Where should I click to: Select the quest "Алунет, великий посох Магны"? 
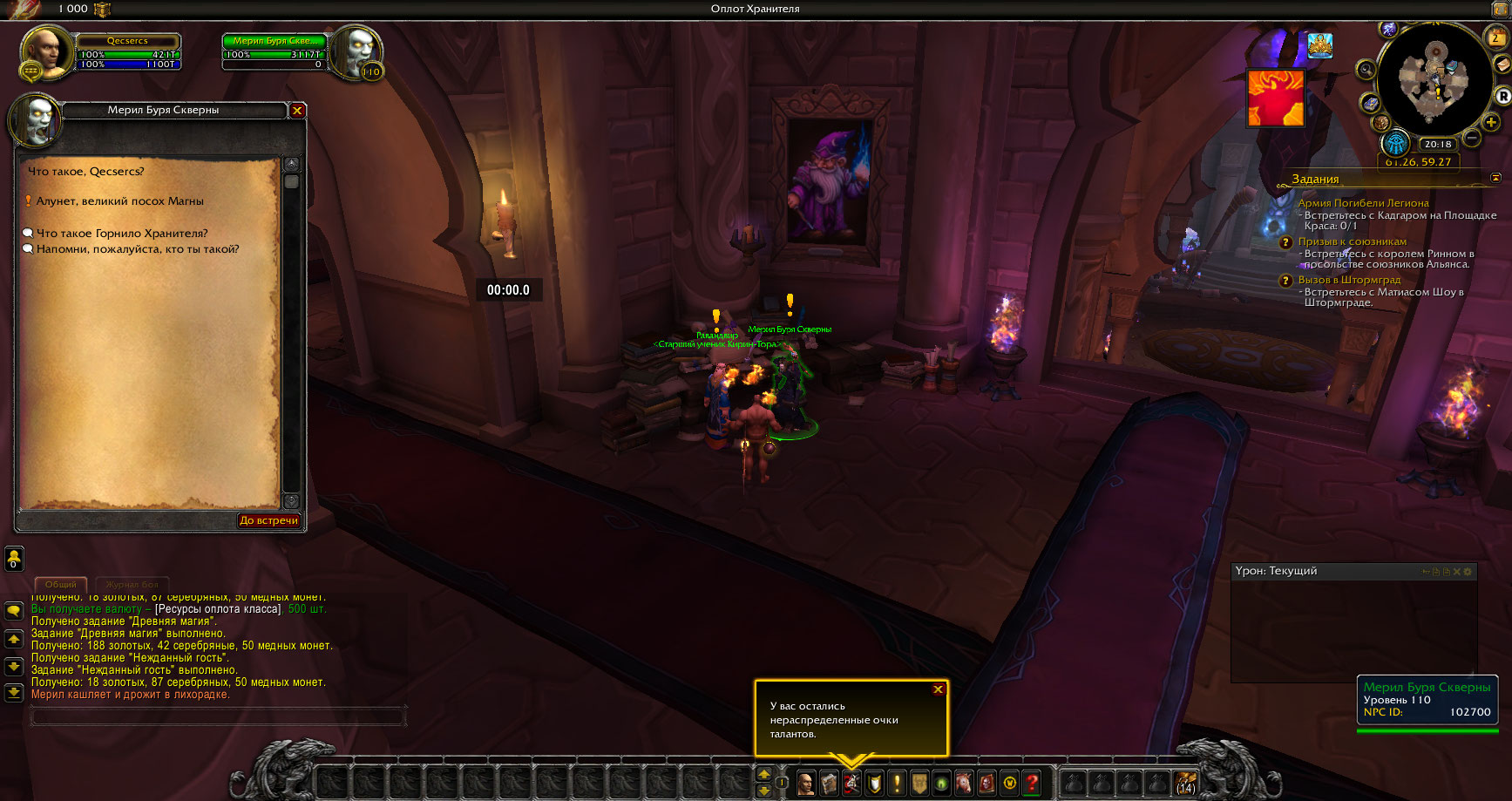click(119, 201)
